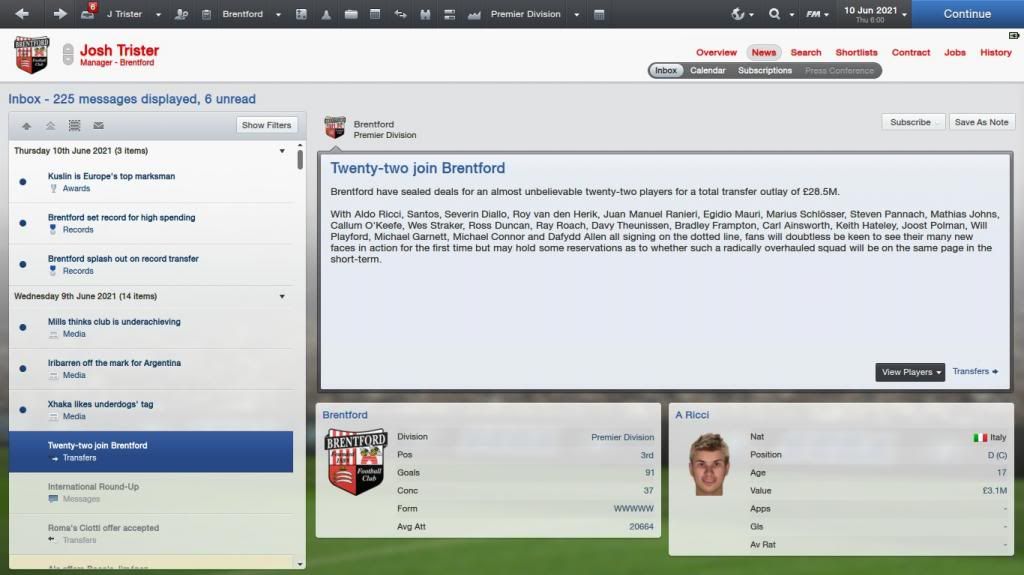This screenshot has width=1024, height=575.
Task: Open the Contract tab
Action: tap(911, 52)
